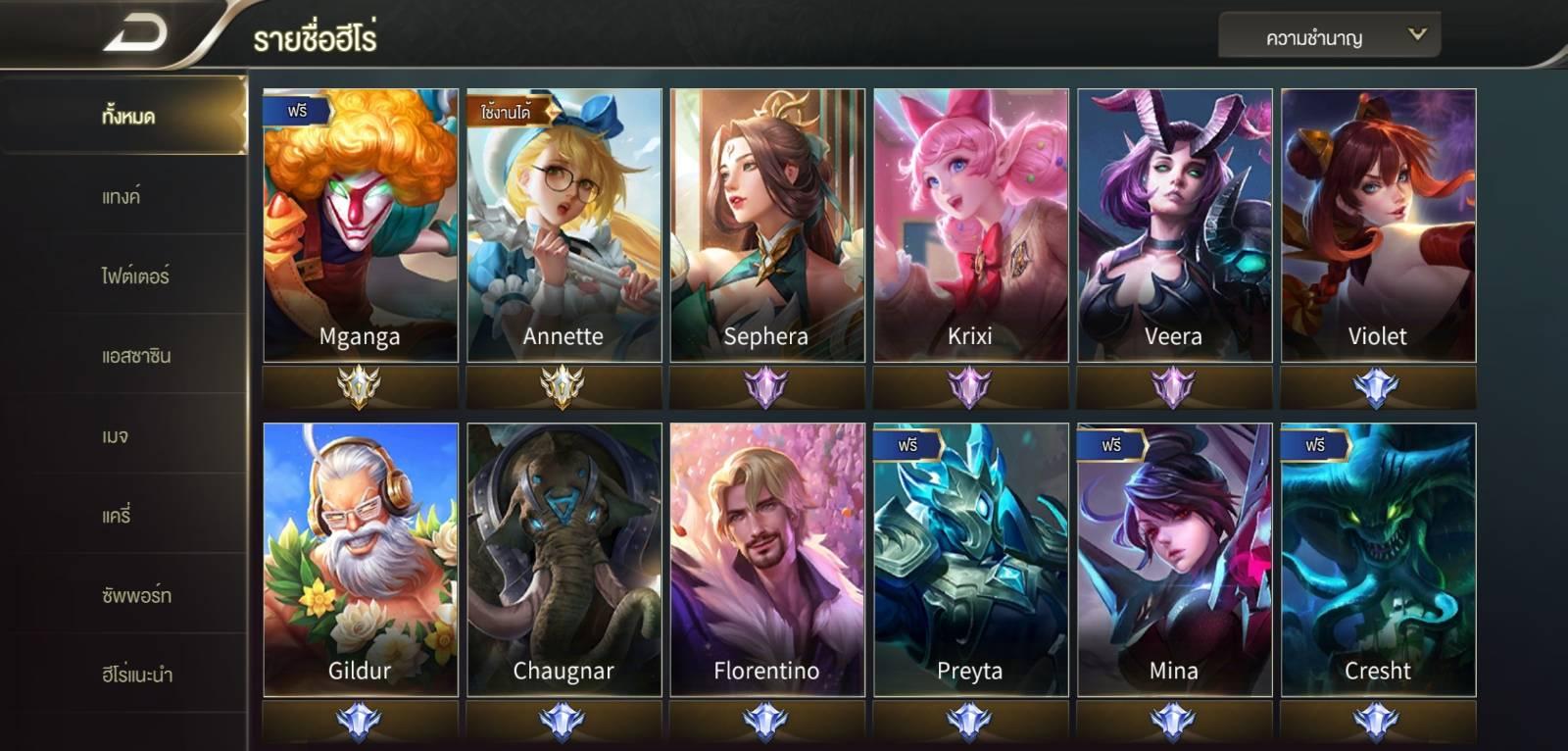Viewport: 1568px width, 751px height.
Task: Choose the Sephera hero card
Action: coord(766,225)
